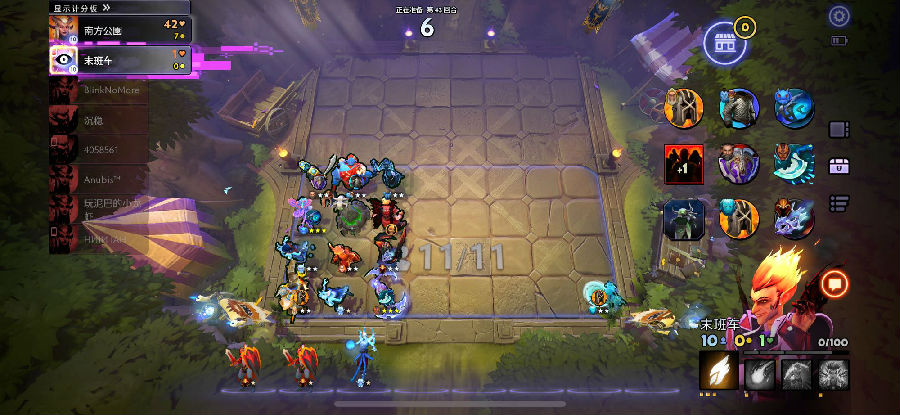The image size is (900, 415).
Task: Select player 末班车 row with eye icon
Action: point(118,60)
